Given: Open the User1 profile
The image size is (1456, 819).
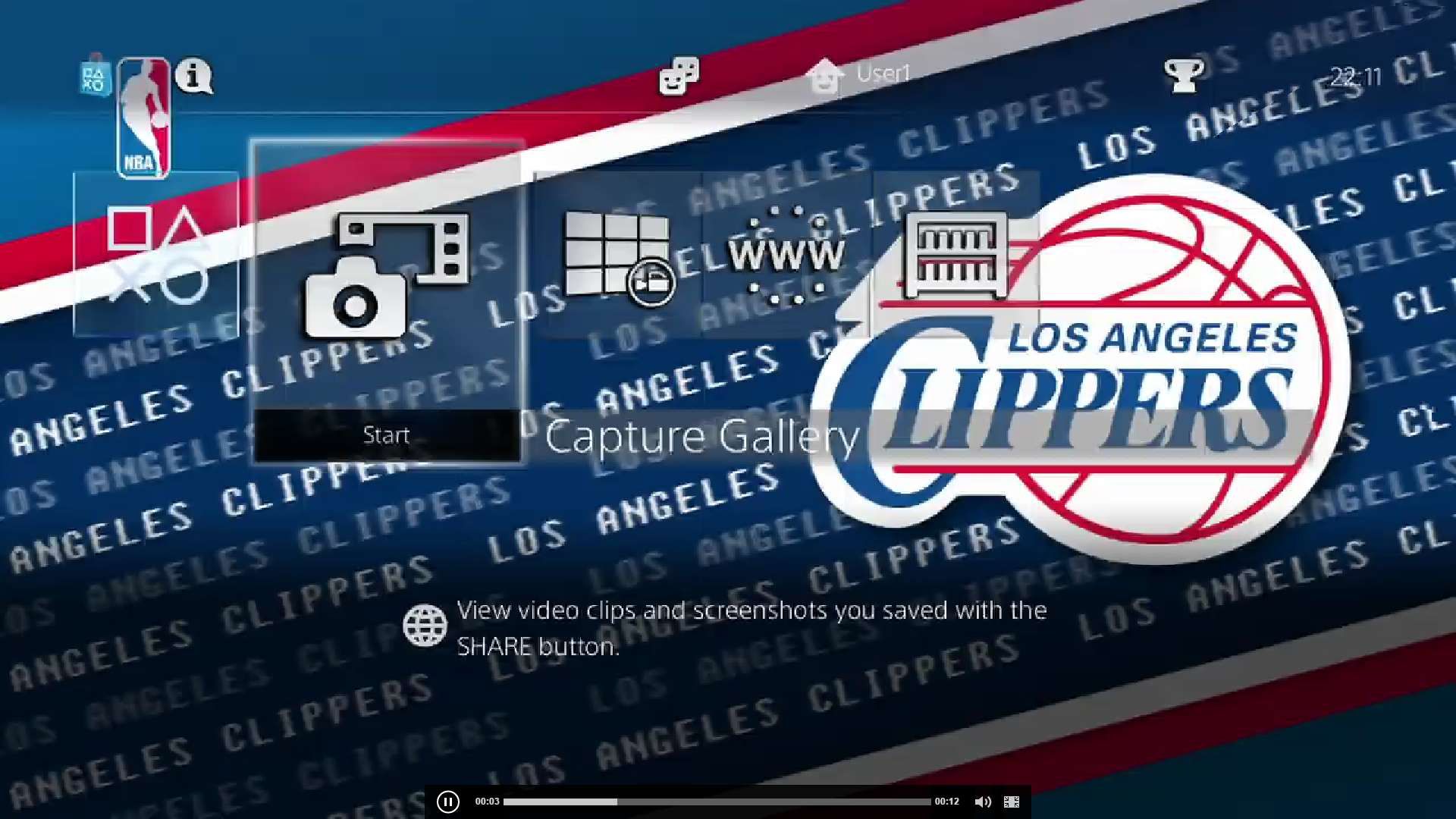Looking at the screenshot, I should 864,74.
